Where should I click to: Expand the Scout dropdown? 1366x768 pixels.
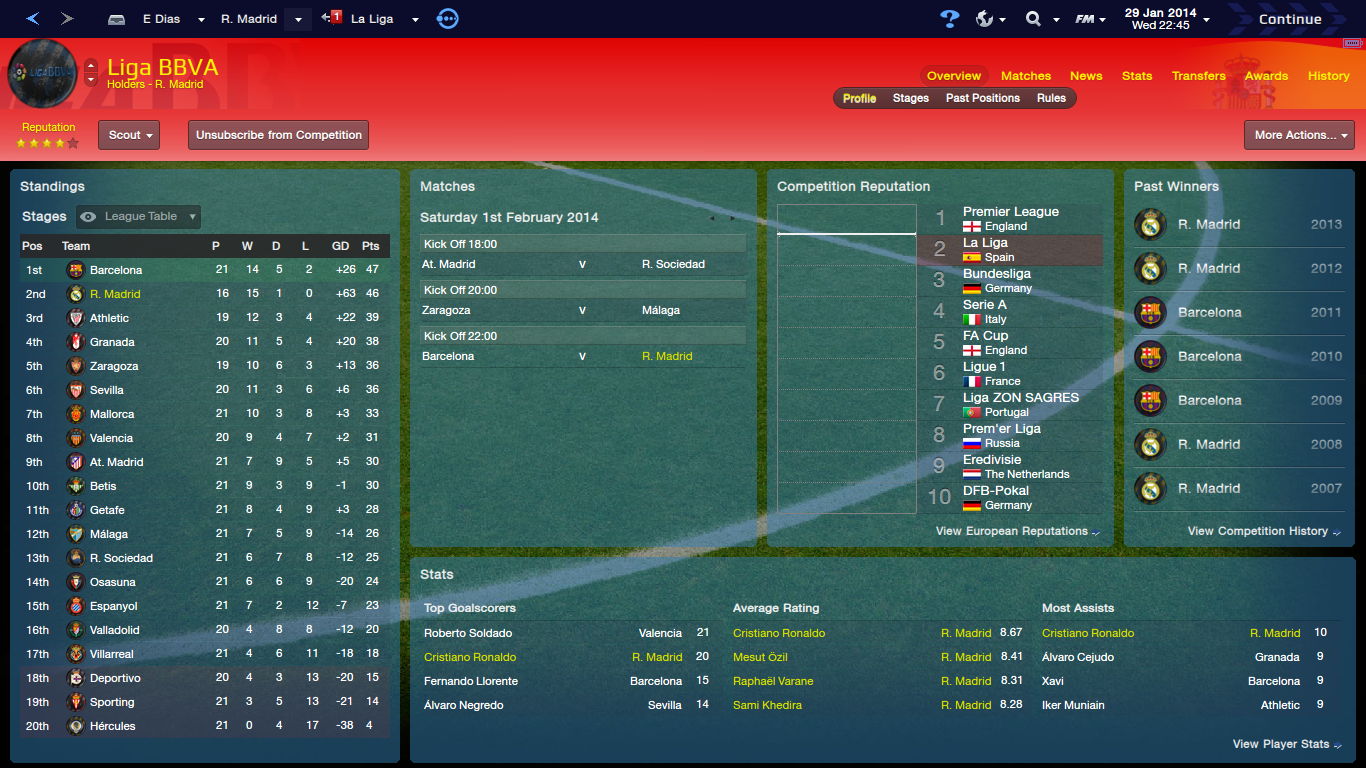click(x=128, y=134)
